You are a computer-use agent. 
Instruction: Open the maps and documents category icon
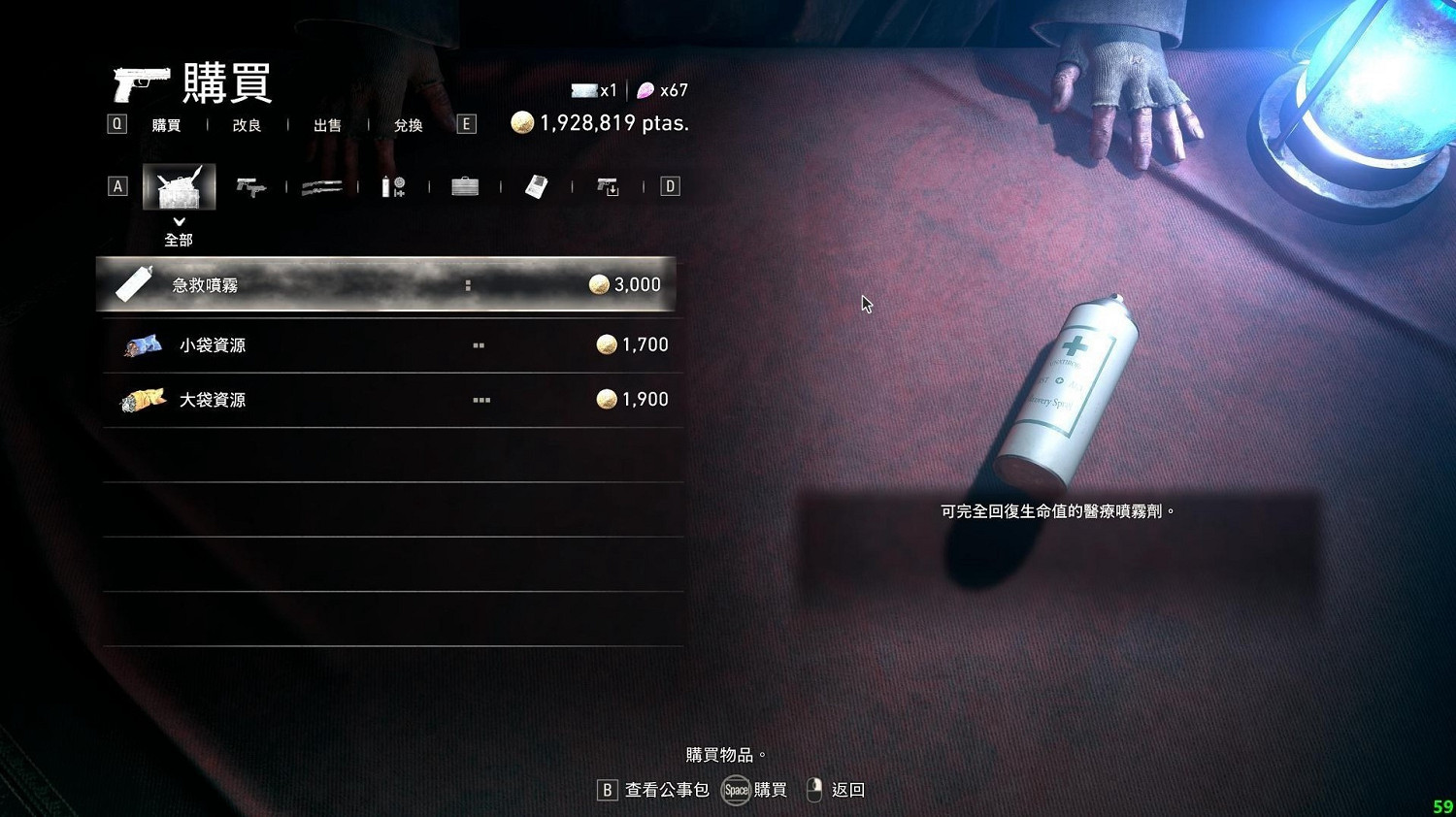[x=537, y=185]
